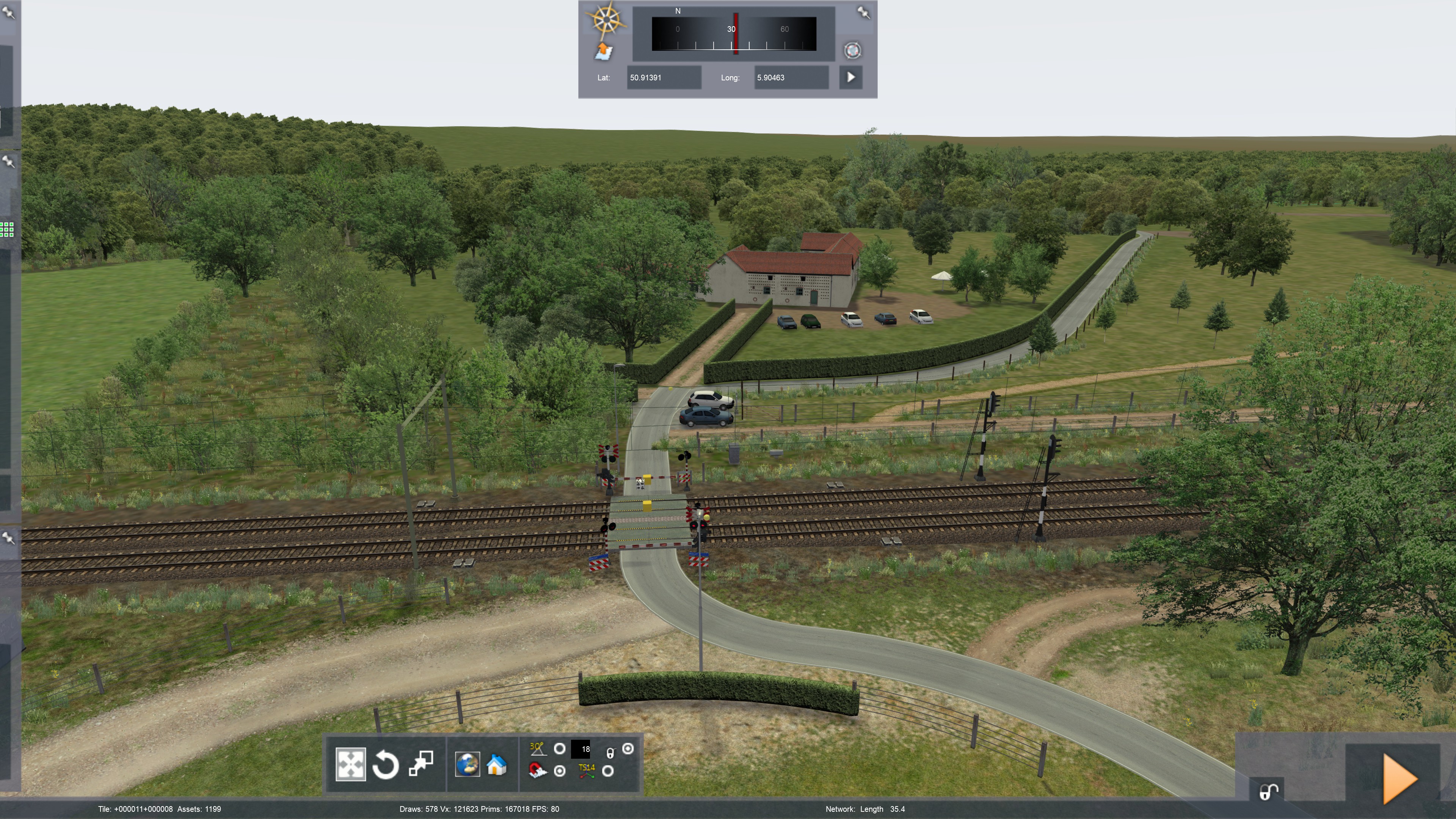Activate the scale/resize tool
The width and height of the screenshot is (1456, 819).
click(421, 764)
